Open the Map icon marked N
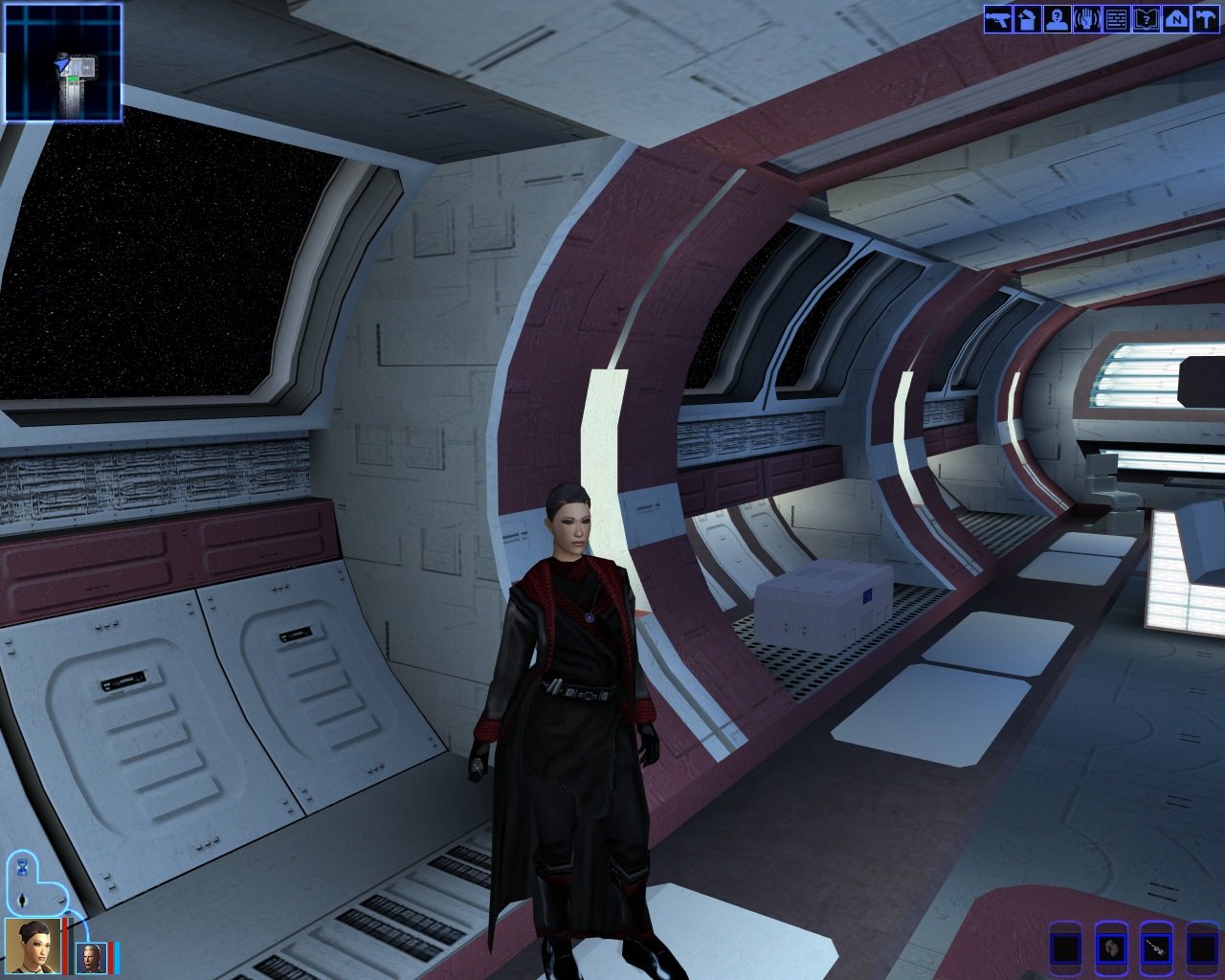Screen dimensions: 1225x980 (x=1174, y=19)
